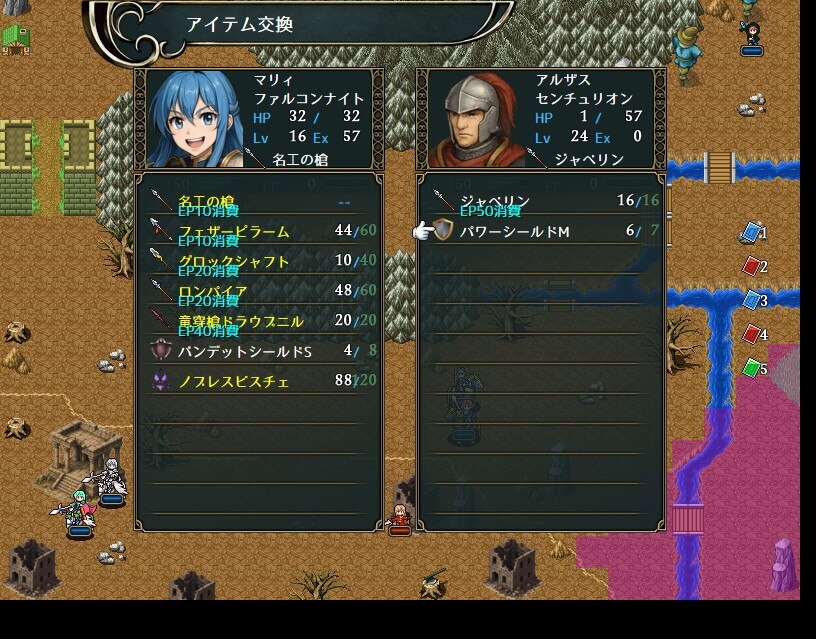Click the green gem icon numbered 5
The image size is (816, 639).
pyautogui.click(x=751, y=368)
